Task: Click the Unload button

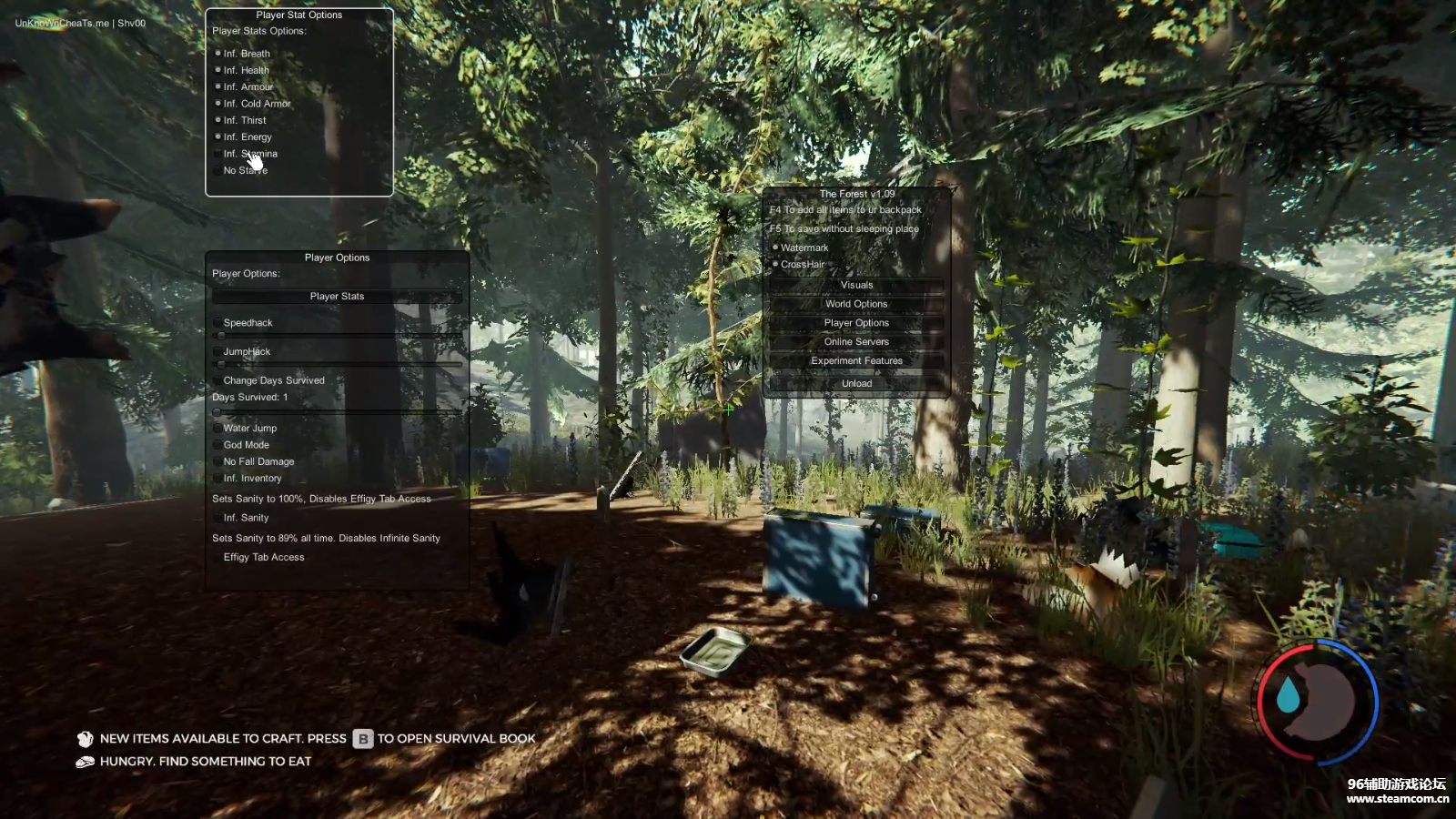Action: click(x=856, y=384)
